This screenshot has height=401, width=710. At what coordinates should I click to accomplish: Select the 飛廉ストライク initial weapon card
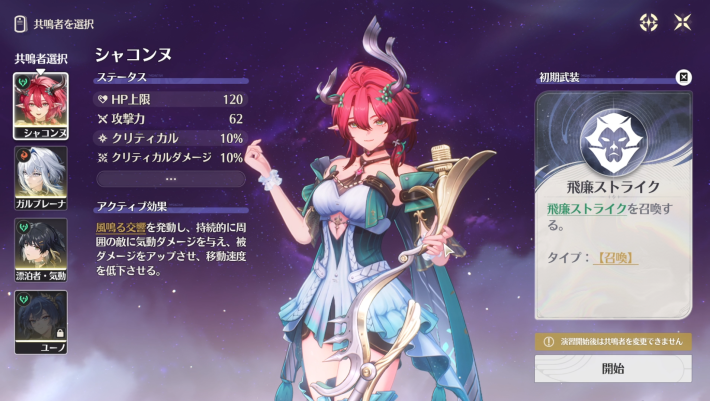[612, 205]
